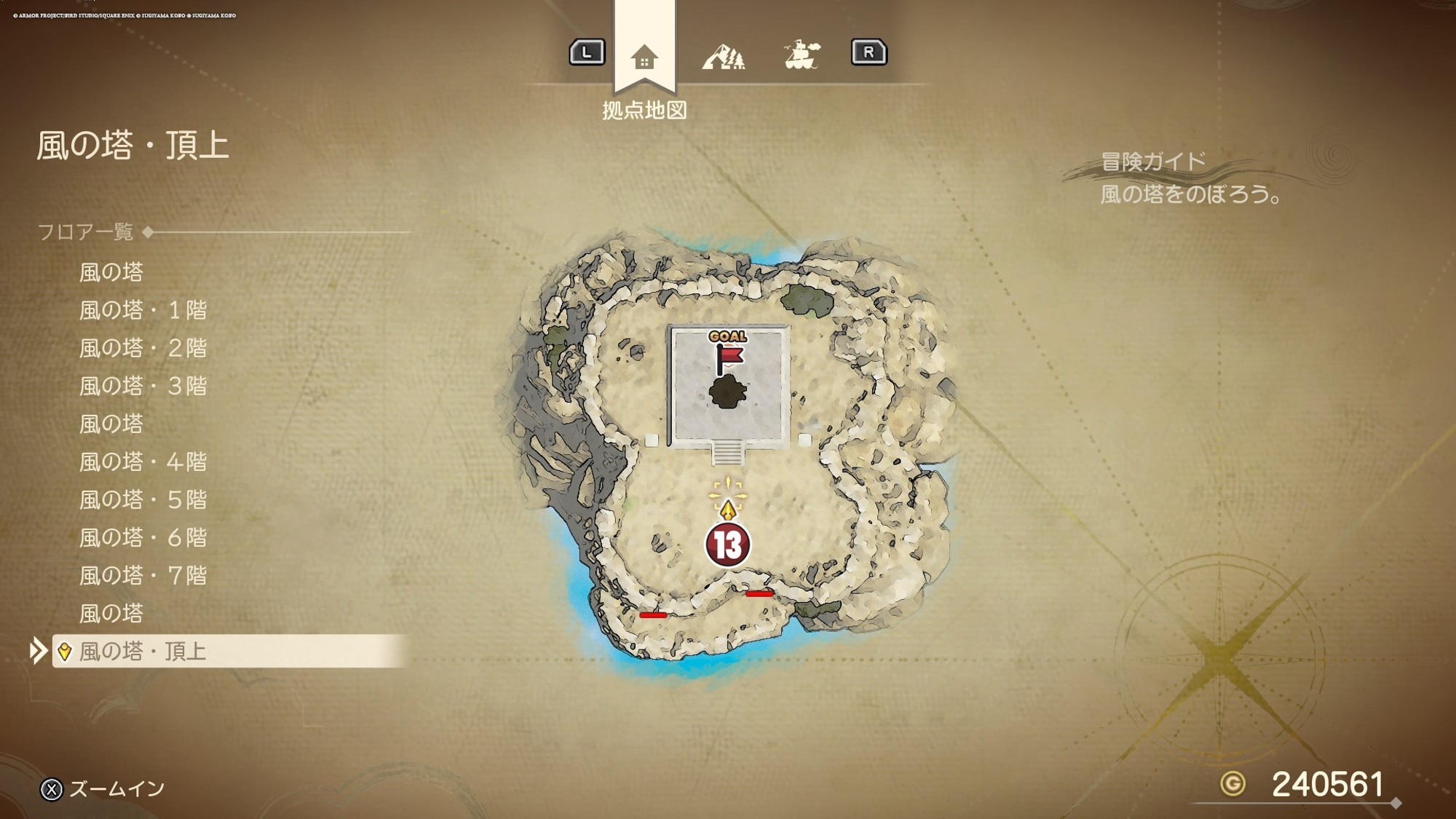The height and width of the screenshot is (819, 1456).
Task: Select 風の塔・6階 in the floor list
Action: click(x=143, y=538)
